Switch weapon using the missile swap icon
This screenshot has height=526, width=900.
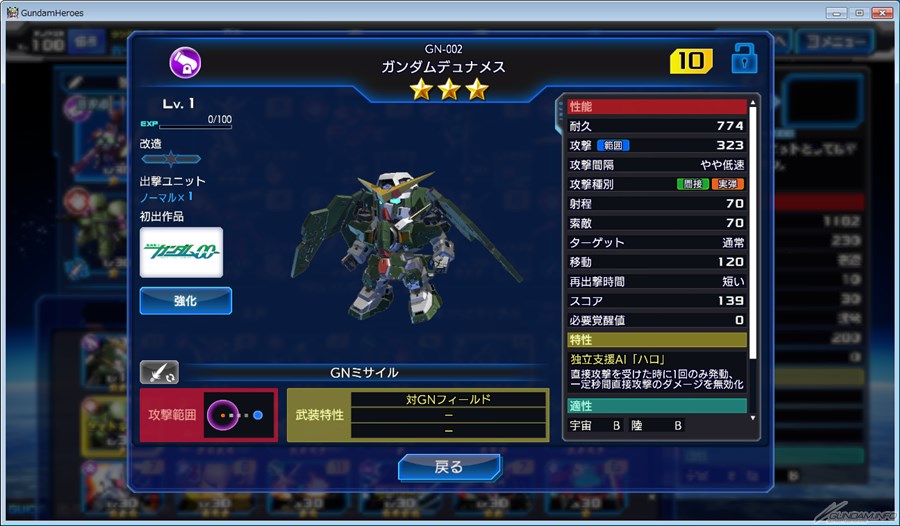tap(159, 372)
